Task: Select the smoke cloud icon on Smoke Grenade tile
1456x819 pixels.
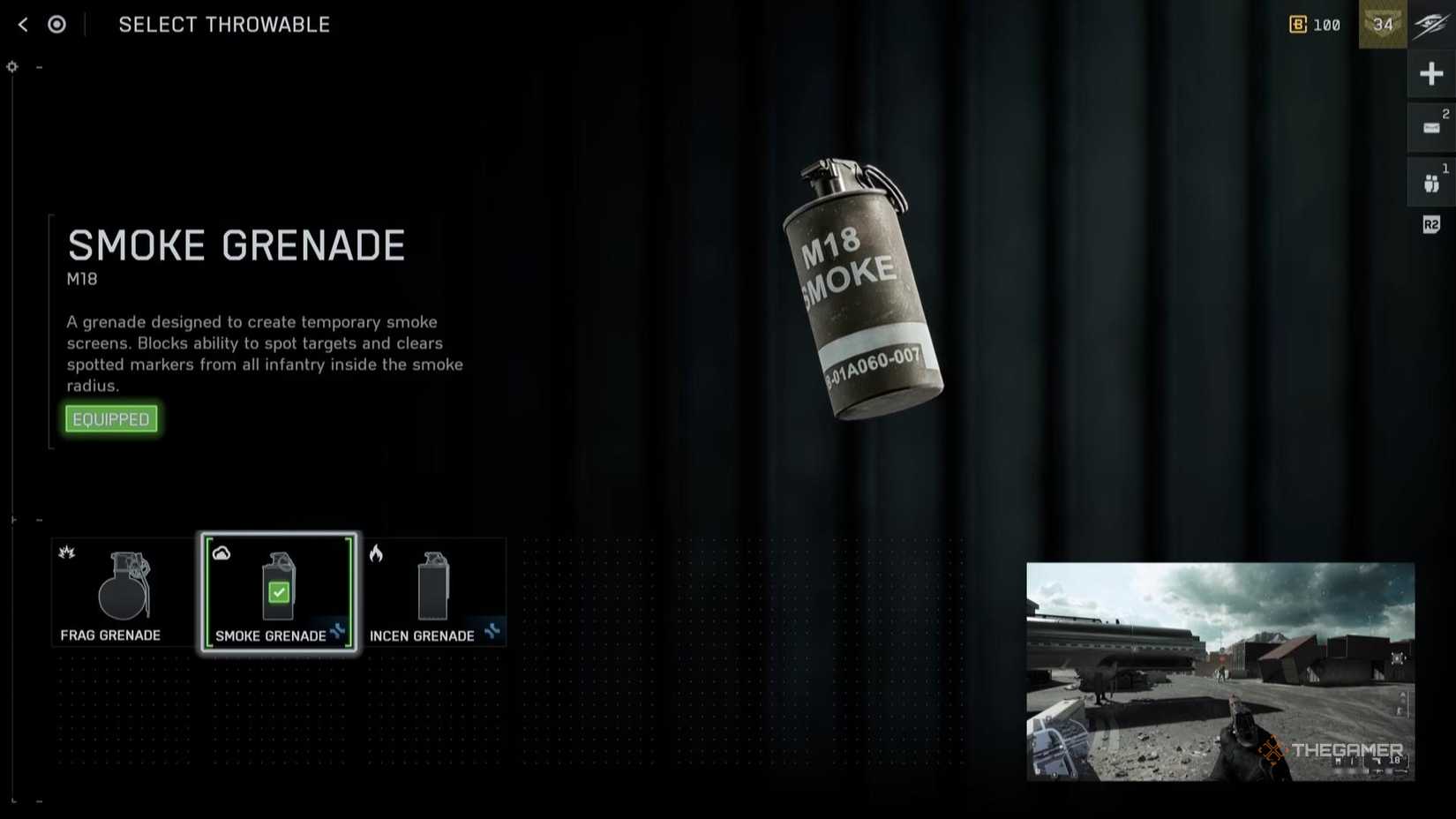Action: point(221,552)
